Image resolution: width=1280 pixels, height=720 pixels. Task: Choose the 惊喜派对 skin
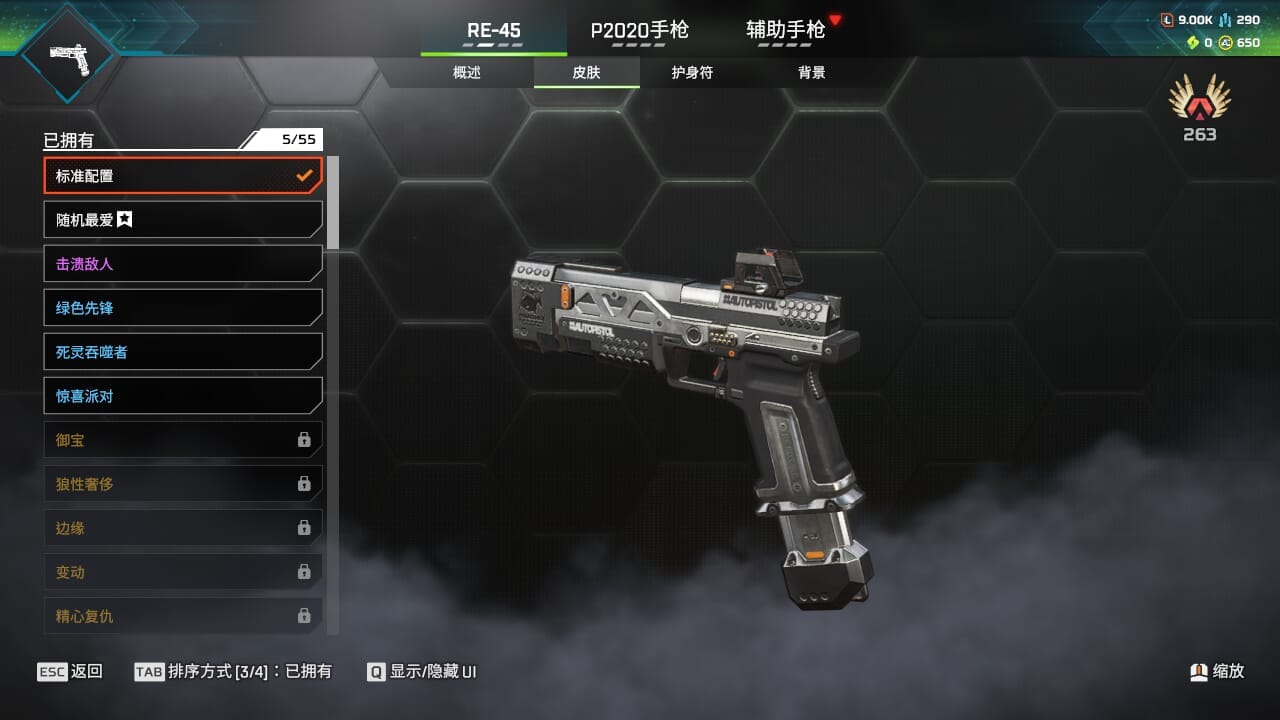[x=183, y=396]
